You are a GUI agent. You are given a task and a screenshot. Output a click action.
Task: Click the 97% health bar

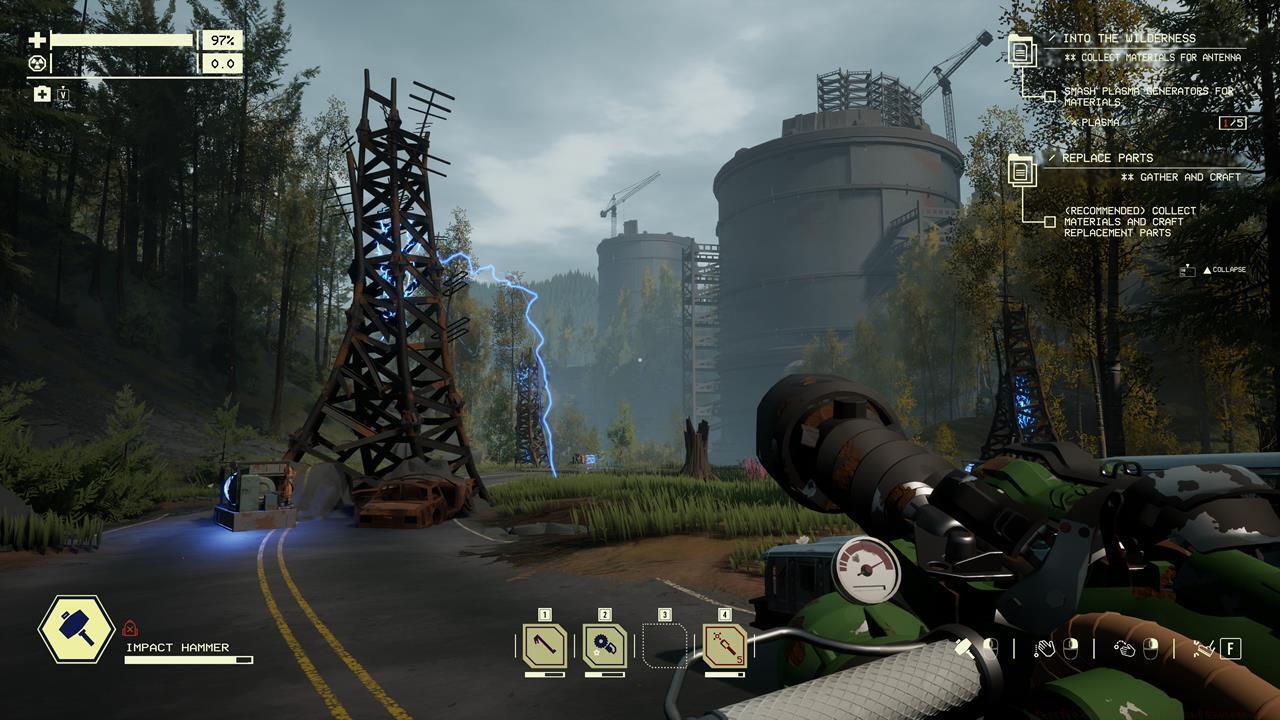(125, 40)
